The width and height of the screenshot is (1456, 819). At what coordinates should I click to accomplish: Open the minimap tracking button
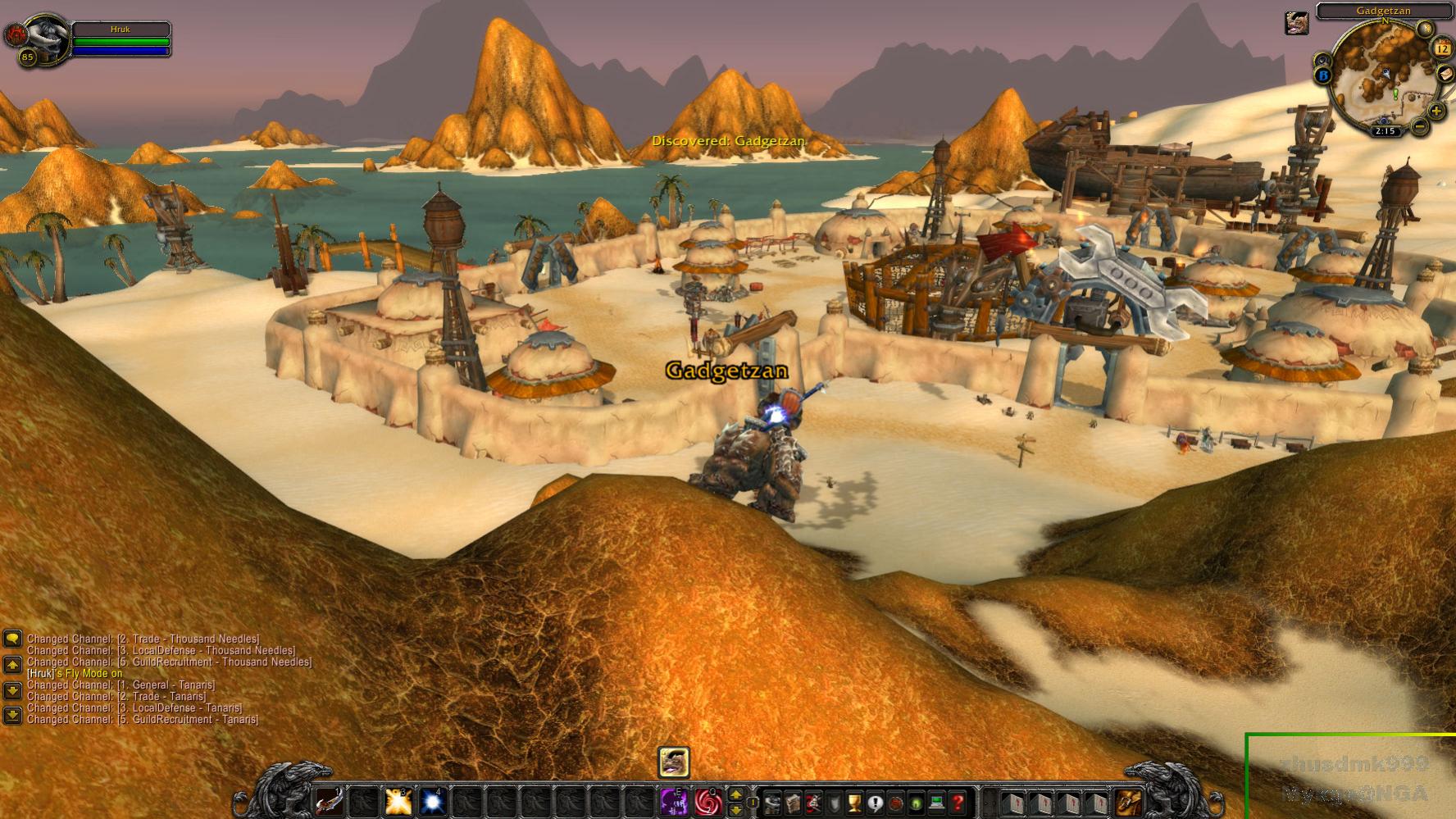click(1322, 60)
